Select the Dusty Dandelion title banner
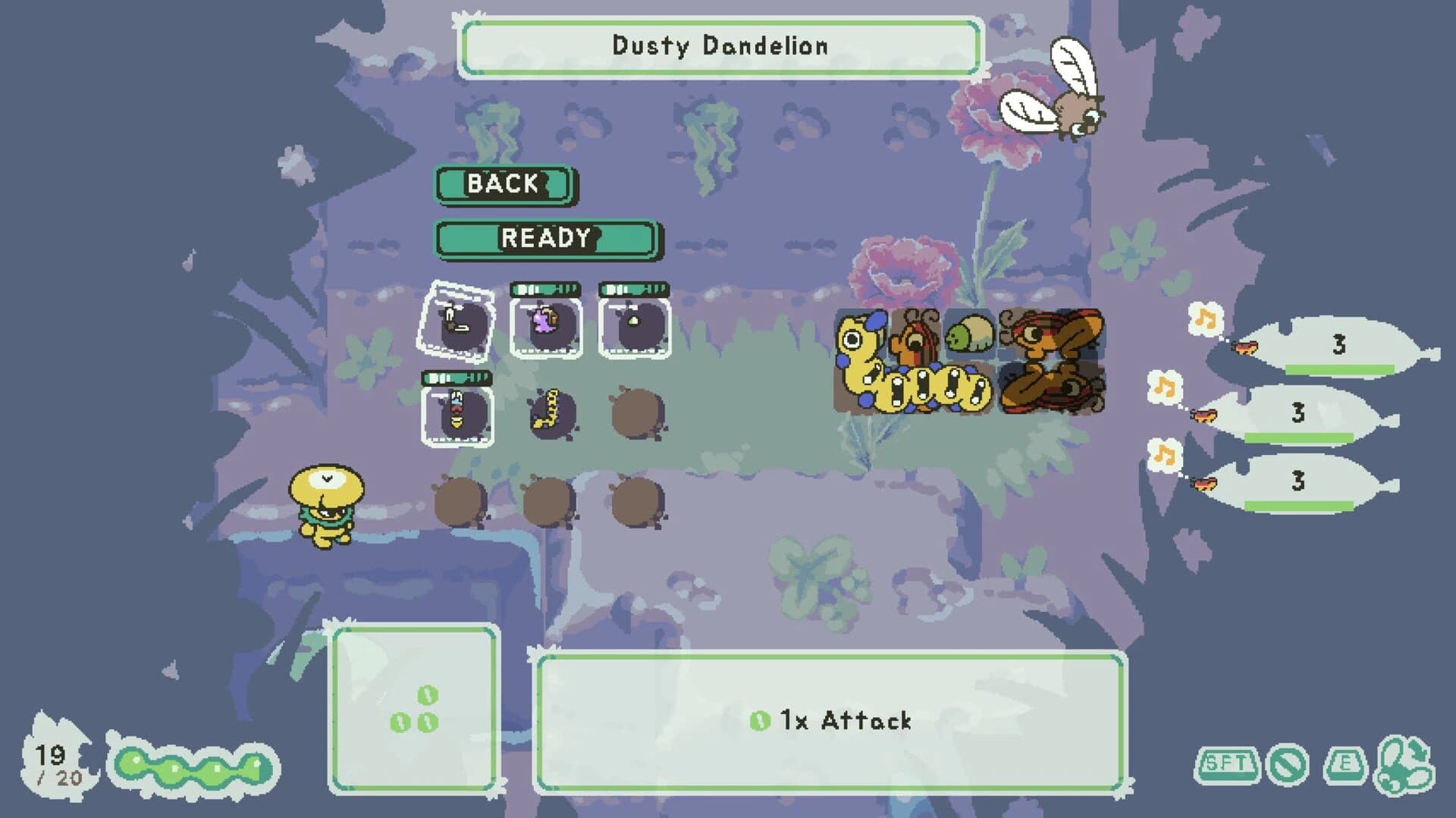Viewport: 1456px width, 818px height. point(720,44)
